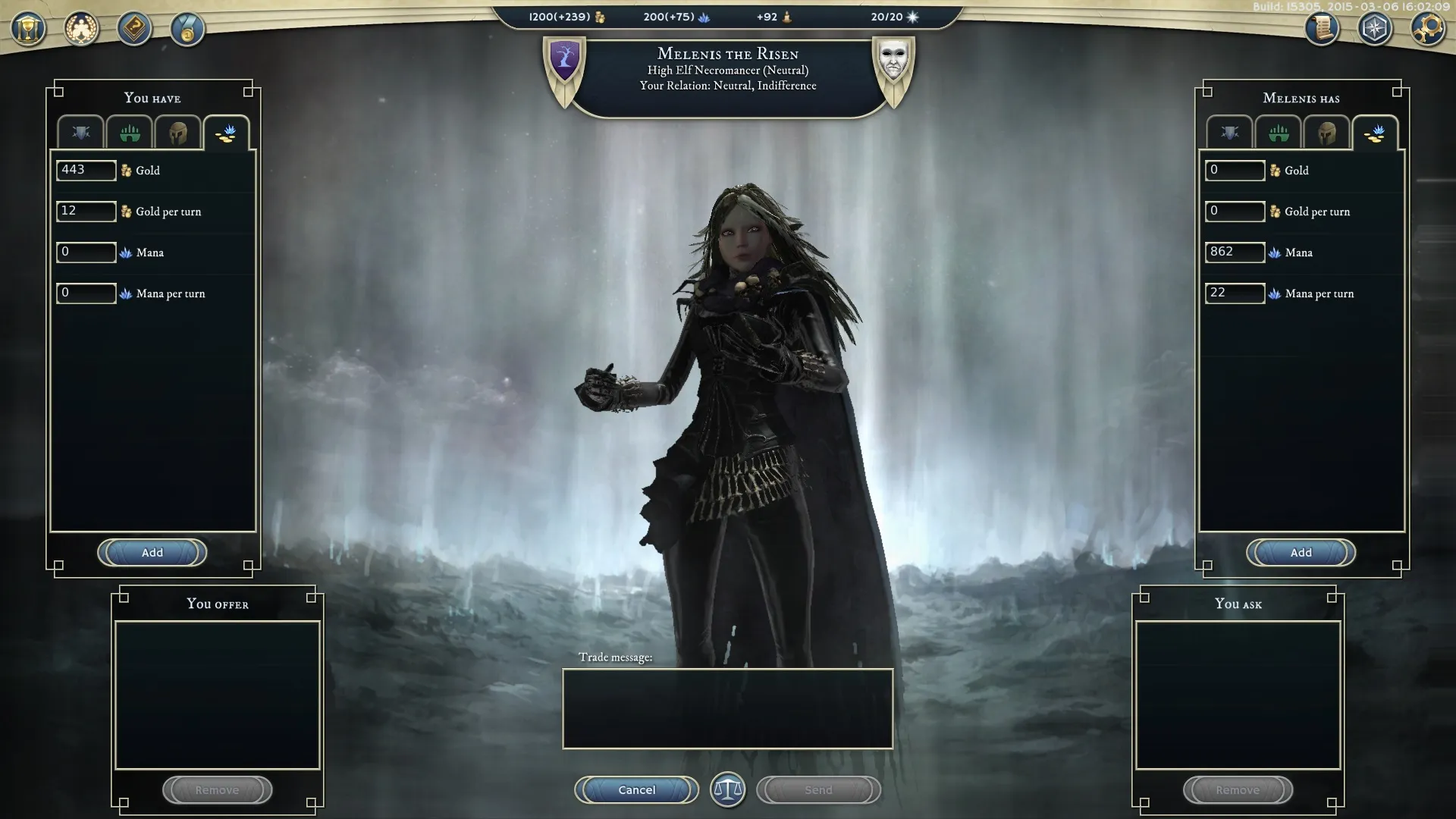Click the Remove button under You Ask
Image resolution: width=1456 pixels, height=819 pixels.
pyautogui.click(x=1238, y=789)
